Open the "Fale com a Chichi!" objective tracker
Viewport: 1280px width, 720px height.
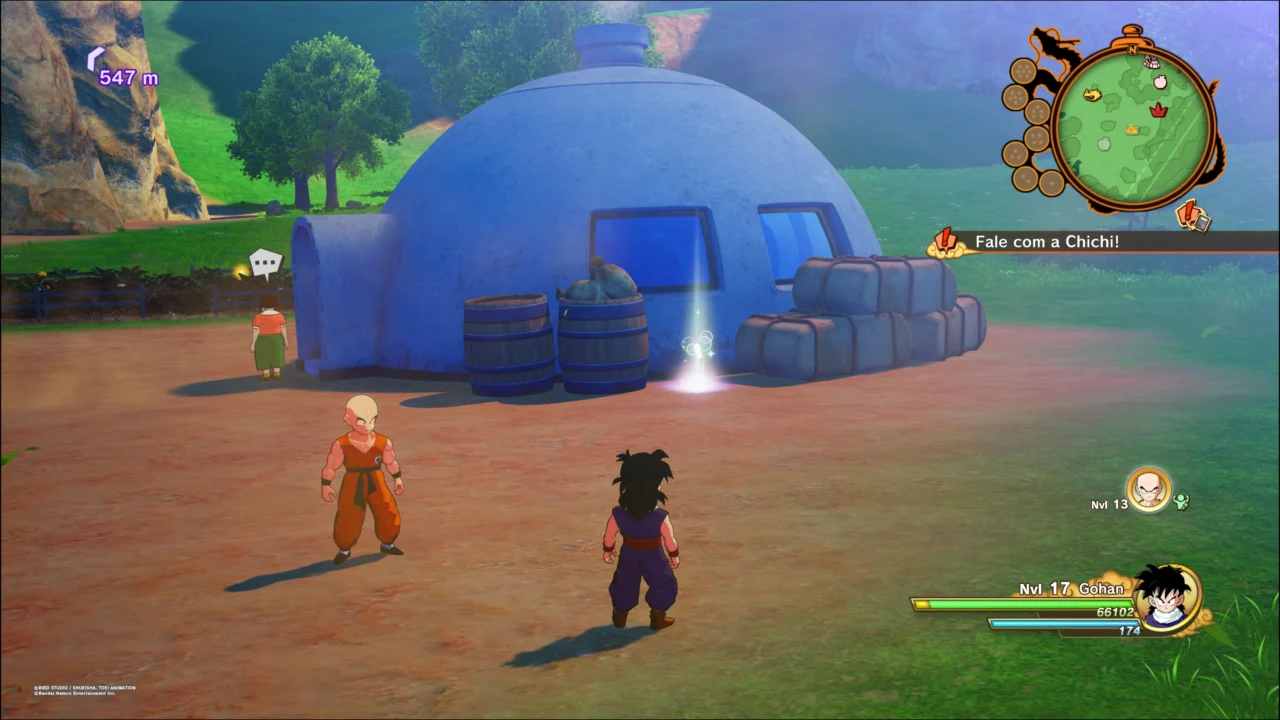1040,241
